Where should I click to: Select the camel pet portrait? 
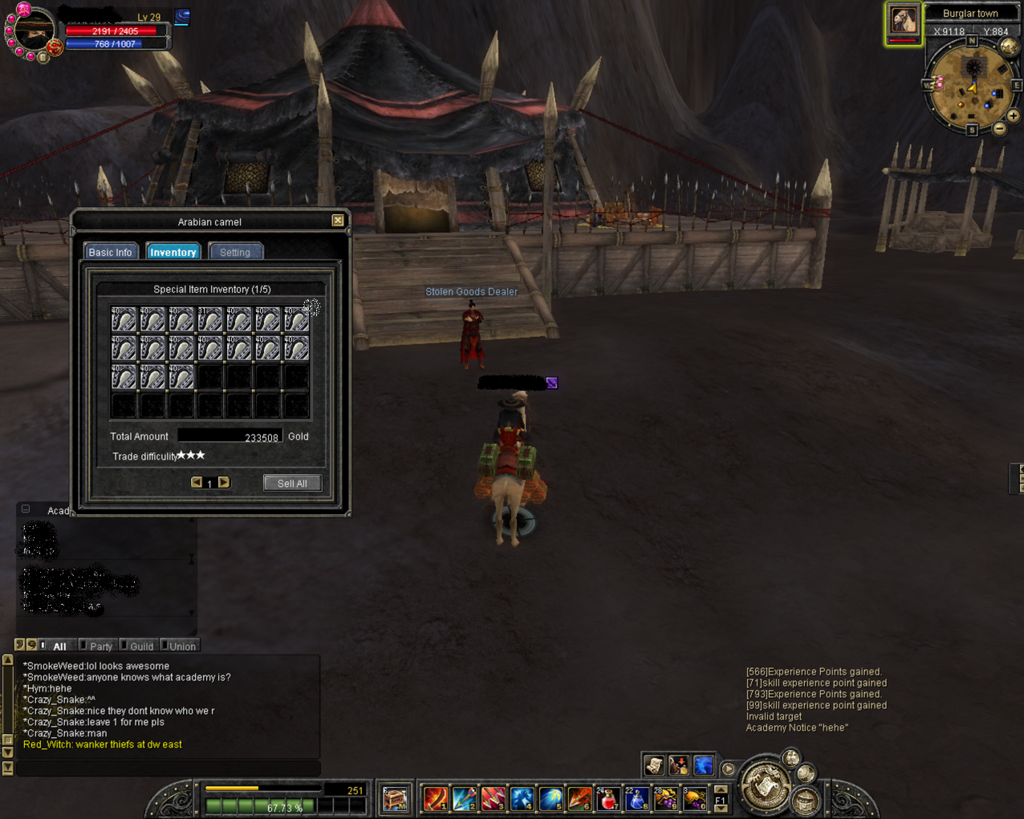pos(904,20)
